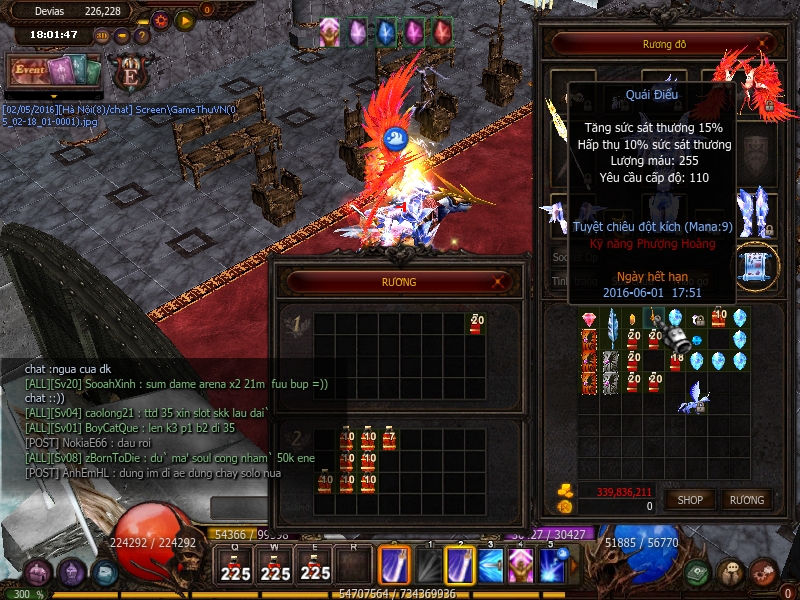Image resolution: width=800 pixels, height=600 pixels.
Task: Click the orange play arrow button
Action: 184,19
